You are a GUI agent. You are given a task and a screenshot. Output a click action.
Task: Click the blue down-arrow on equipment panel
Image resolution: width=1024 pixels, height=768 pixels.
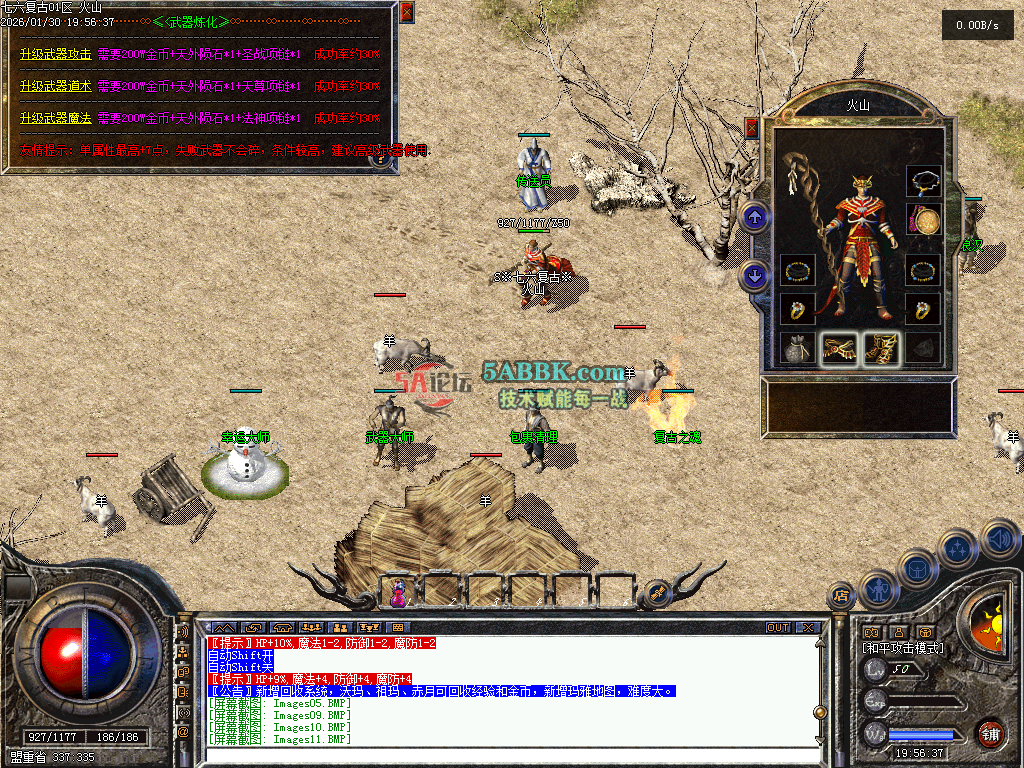(754, 275)
